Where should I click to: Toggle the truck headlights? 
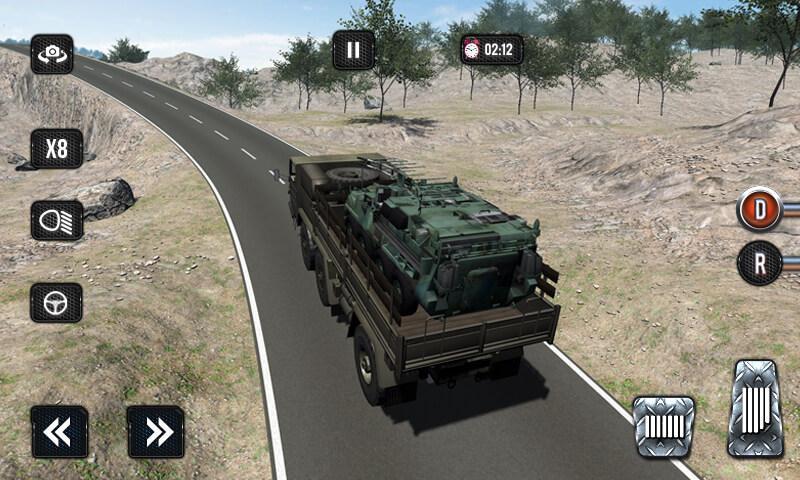click(56, 220)
